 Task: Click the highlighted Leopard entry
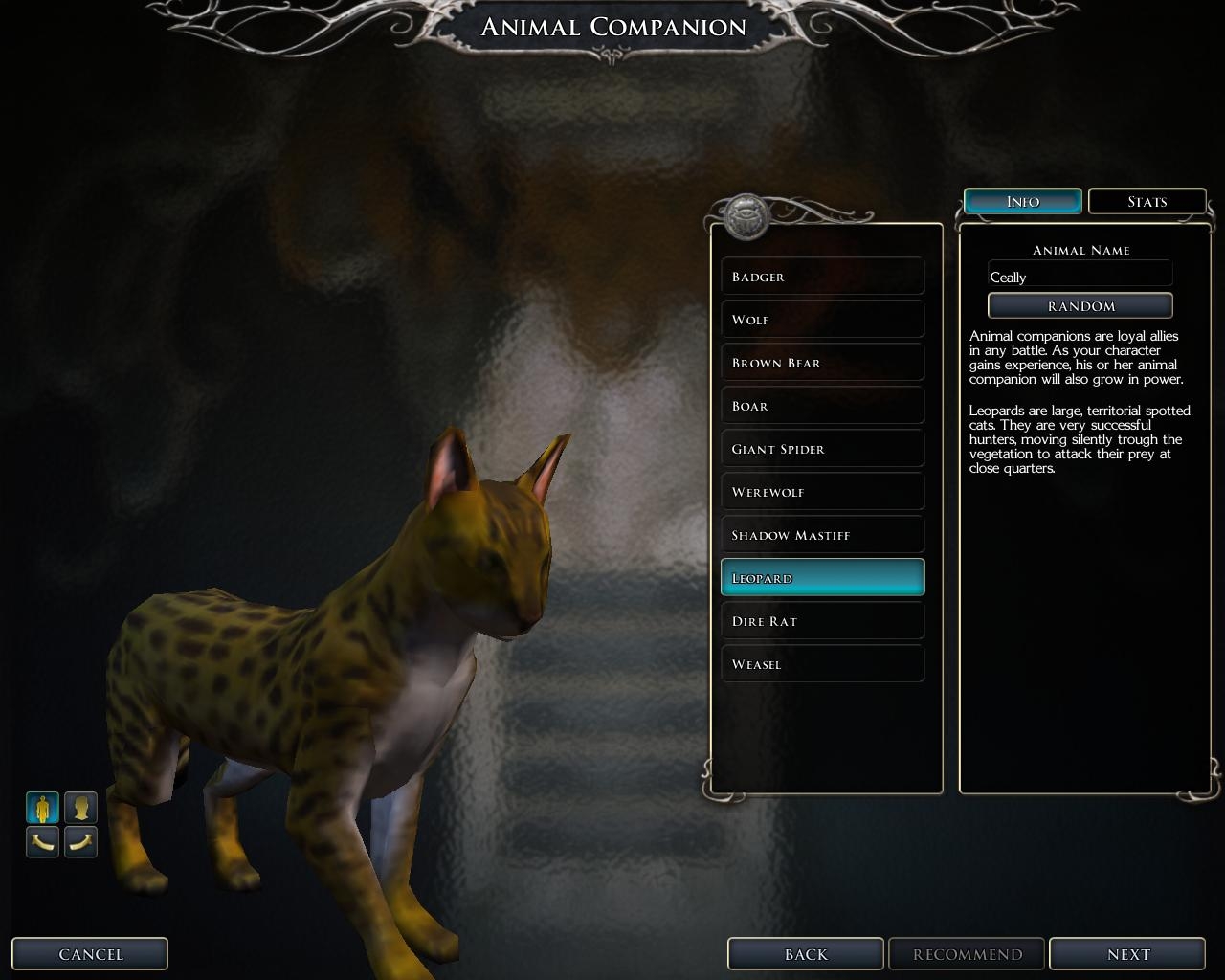point(822,578)
